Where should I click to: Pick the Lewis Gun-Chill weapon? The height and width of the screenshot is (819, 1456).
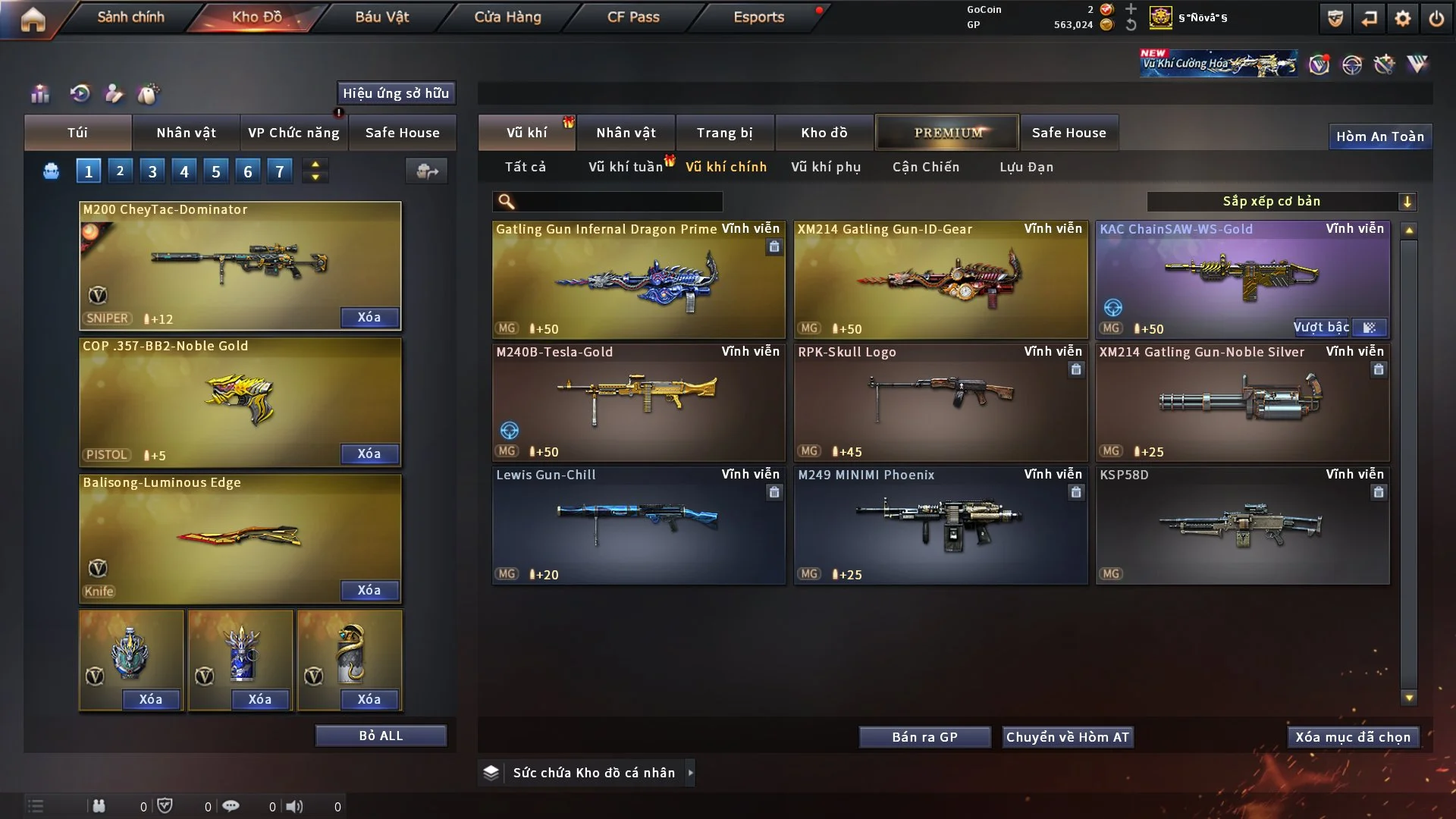pos(639,526)
